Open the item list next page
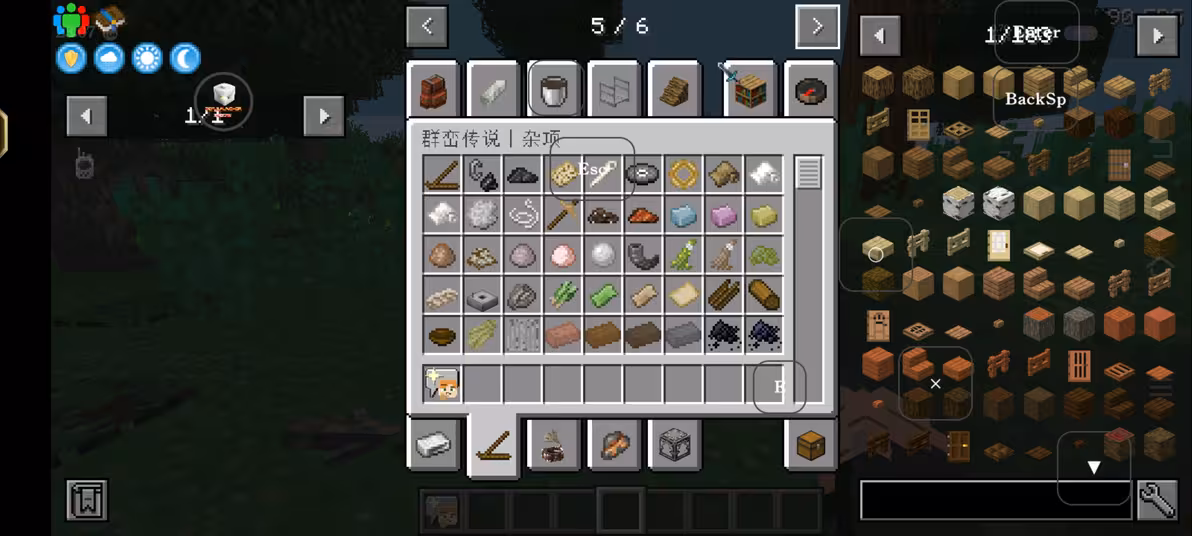 click(1157, 36)
